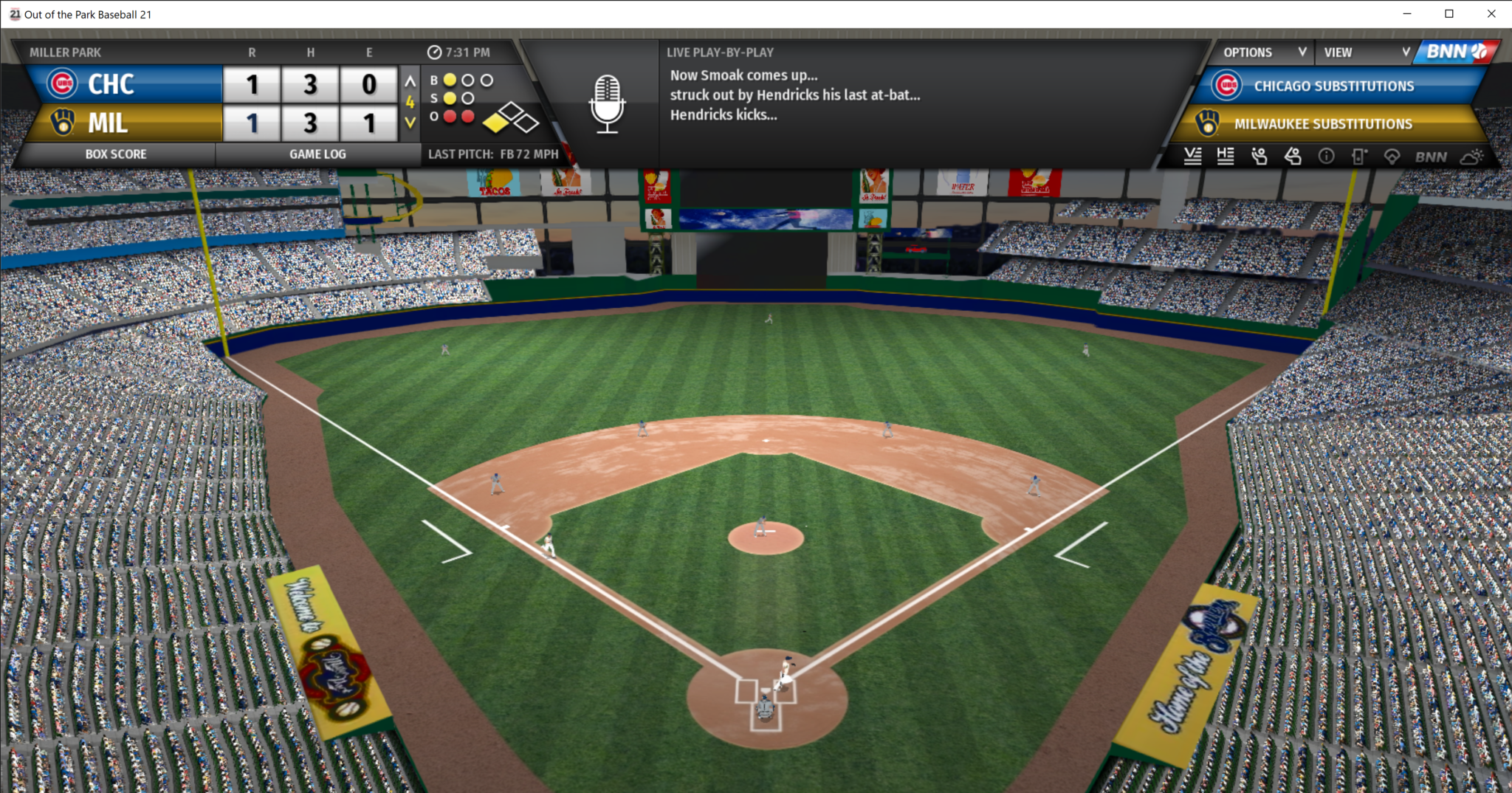
Task: Toggle the play-by-play microphone
Action: click(x=607, y=104)
